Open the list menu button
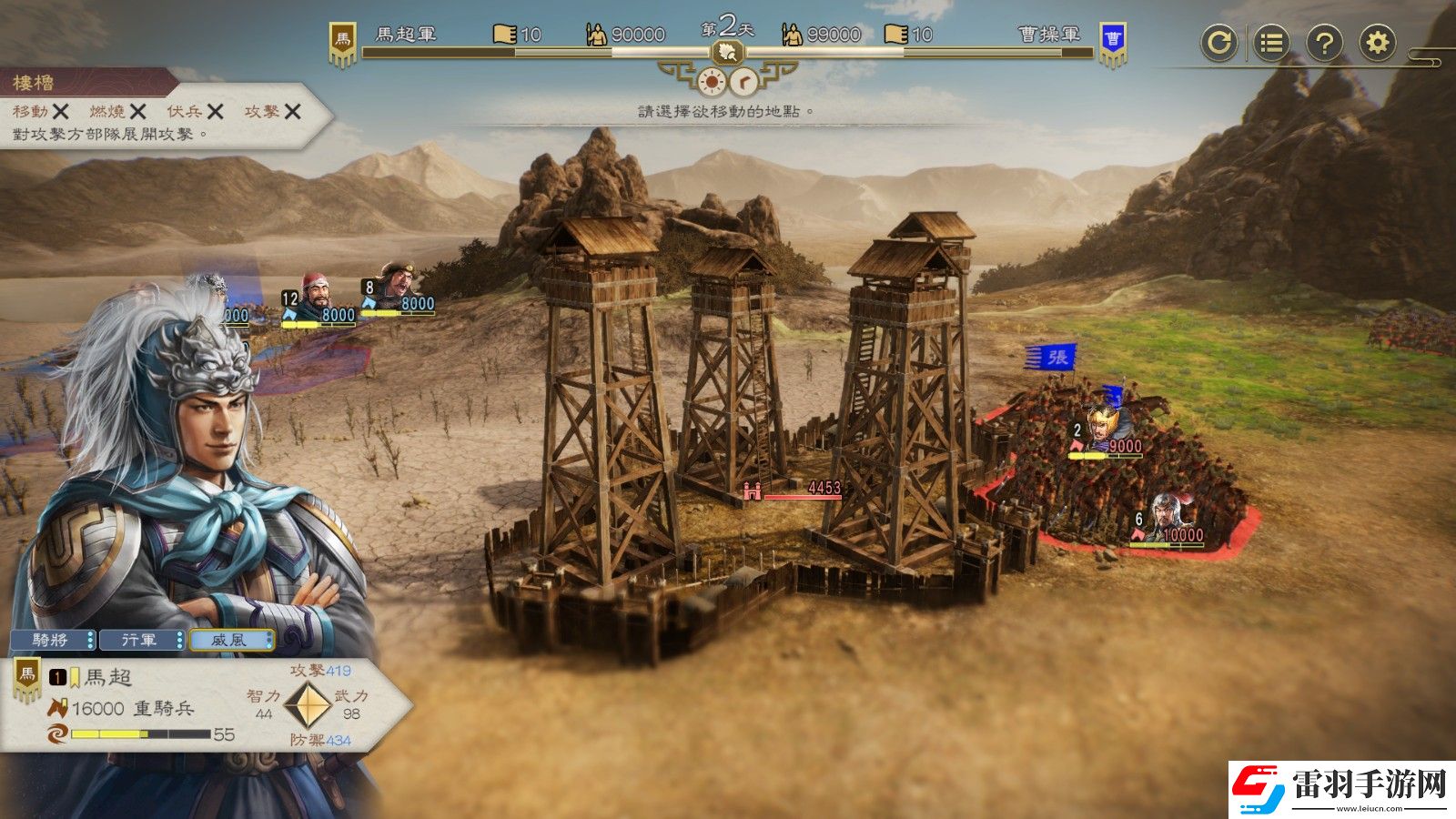 (x=1271, y=43)
